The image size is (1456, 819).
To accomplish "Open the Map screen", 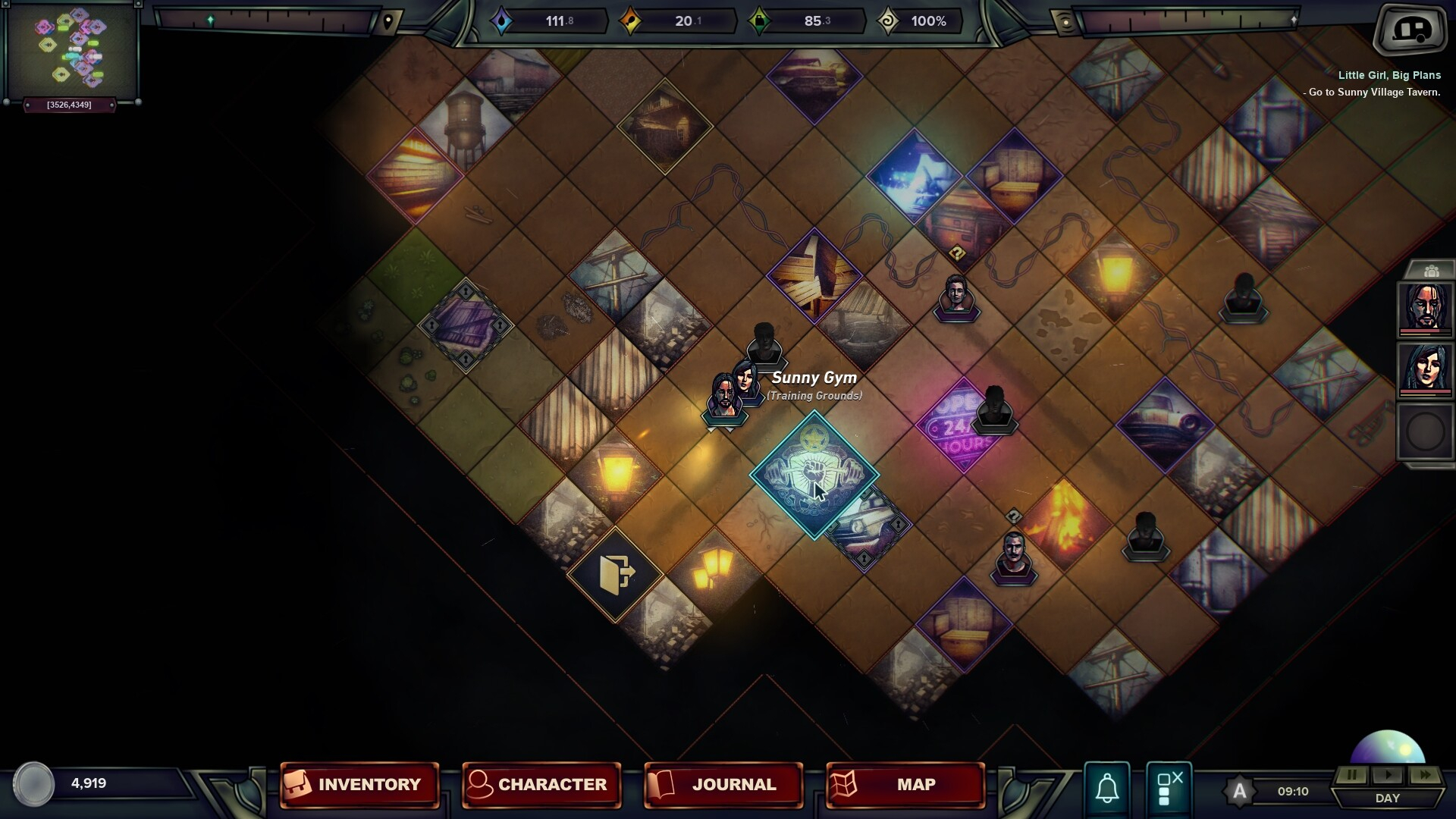I will point(905,784).
